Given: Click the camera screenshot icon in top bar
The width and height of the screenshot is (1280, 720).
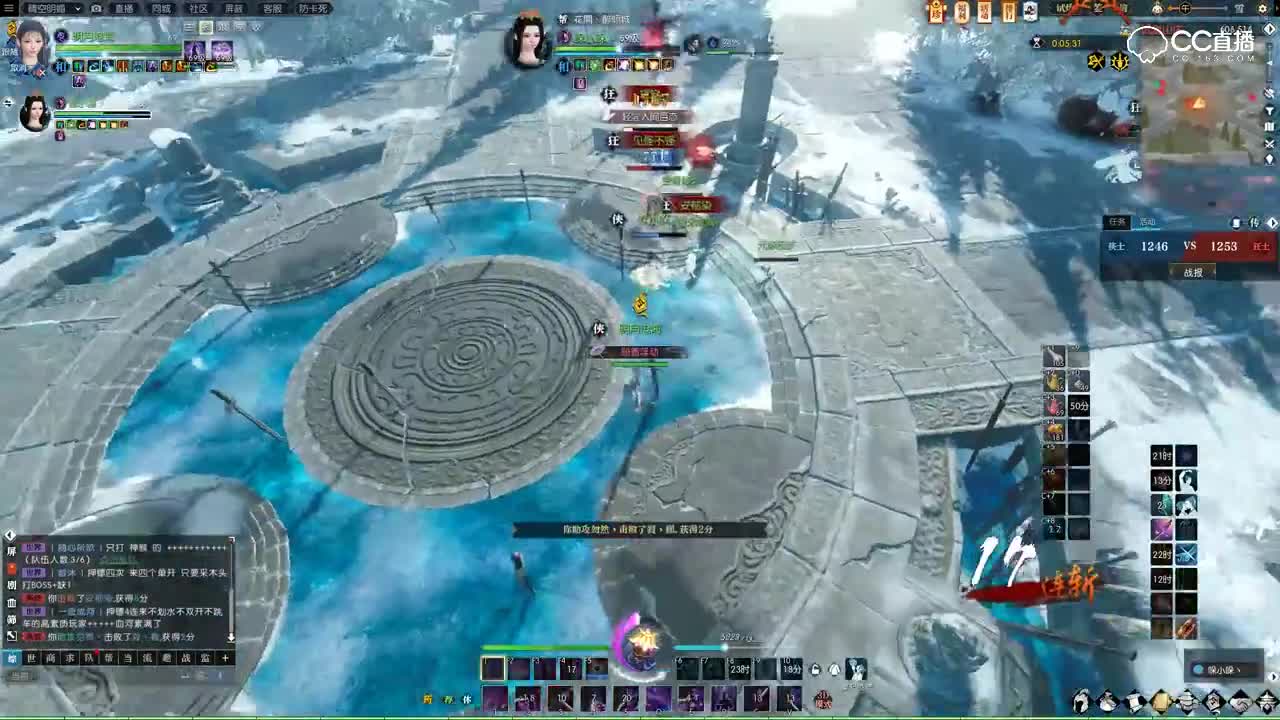Looking at the screenshot, I should (96, 10).
